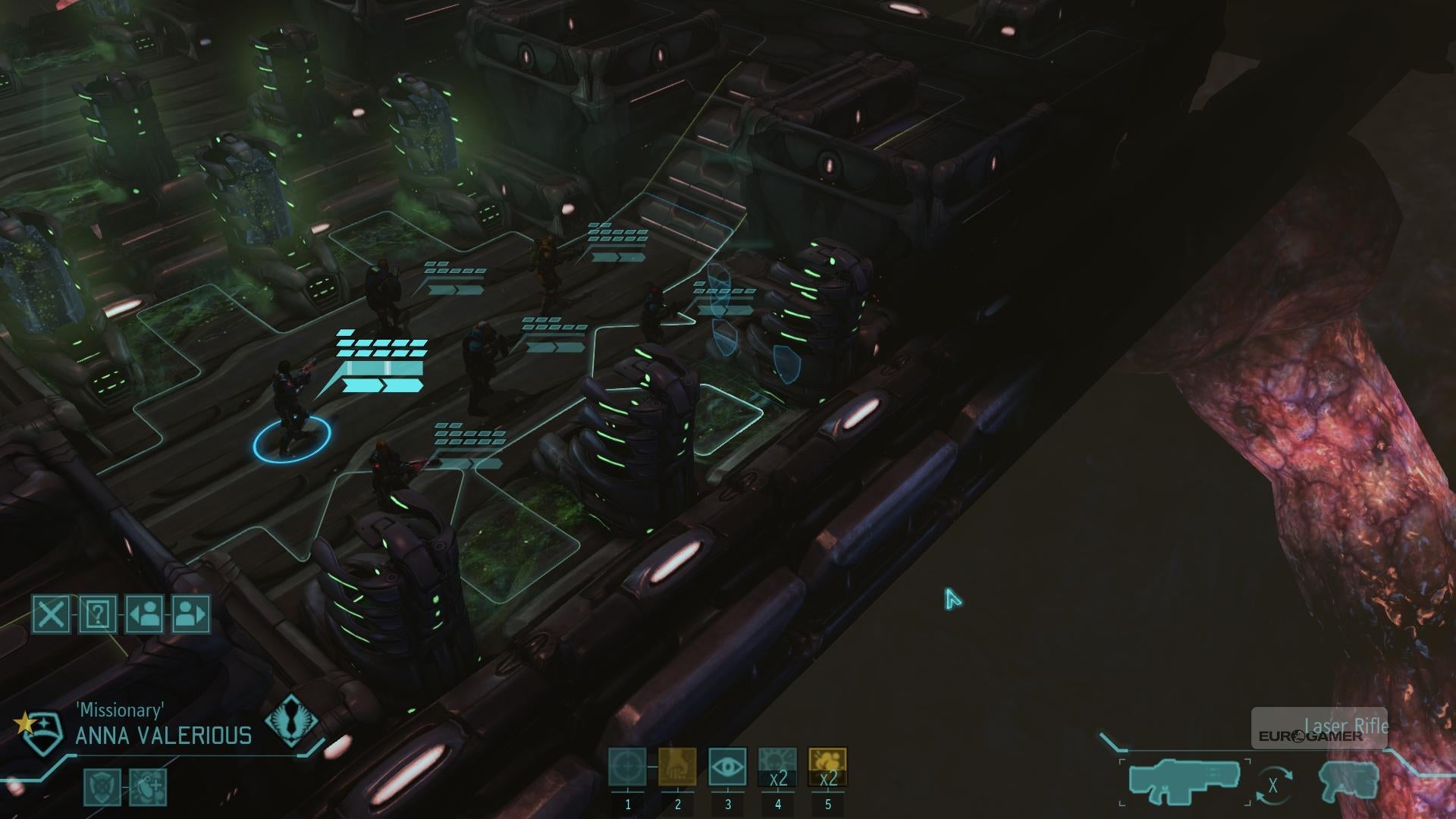Select the secondary pistol weapon

(x=1348, y=781)
